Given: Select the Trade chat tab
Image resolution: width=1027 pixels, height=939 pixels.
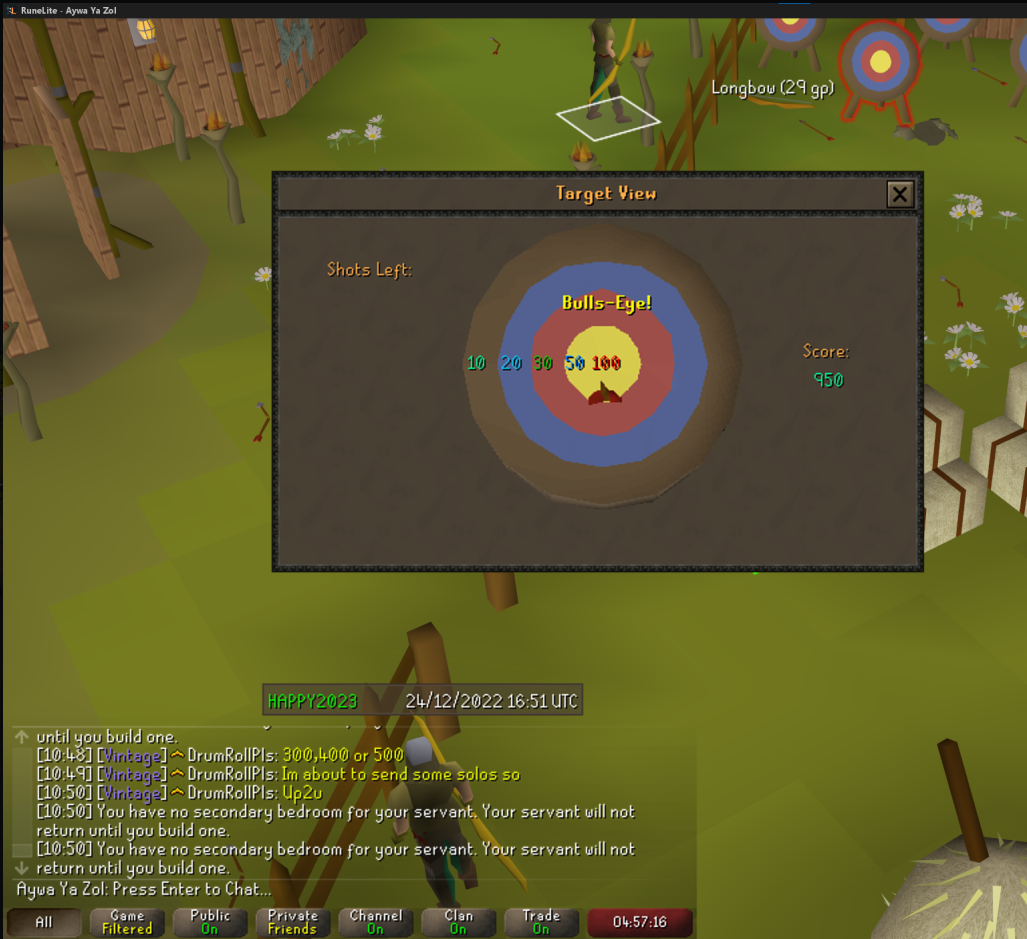Looking at the screenshot, I should [541, 922].
